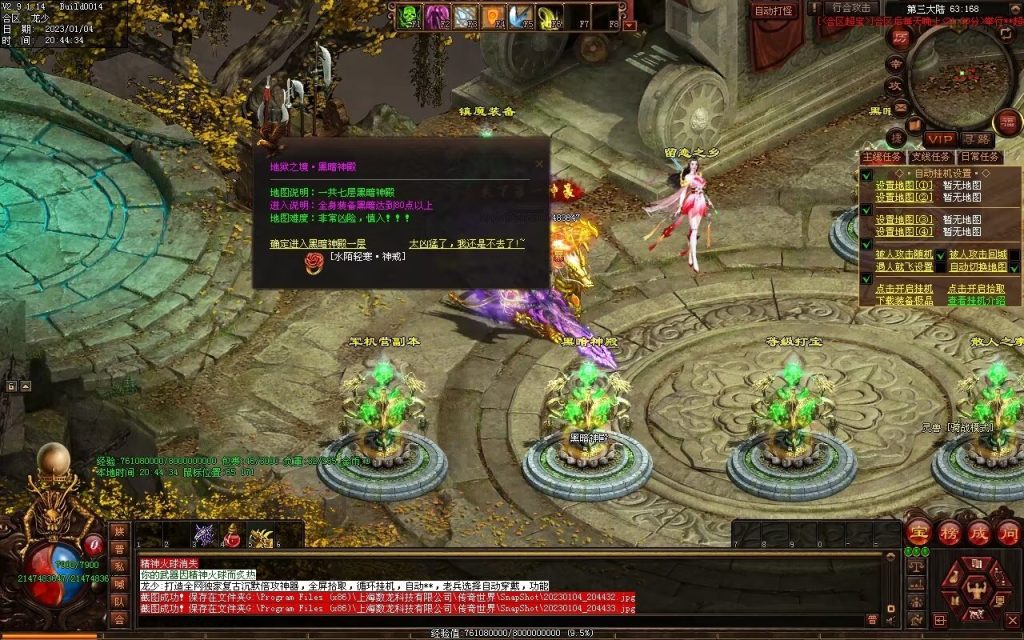Close the 黑暗神殿 dialog window
The width and height of the screenshot is (1024, 640).
(x=540, y=164)
